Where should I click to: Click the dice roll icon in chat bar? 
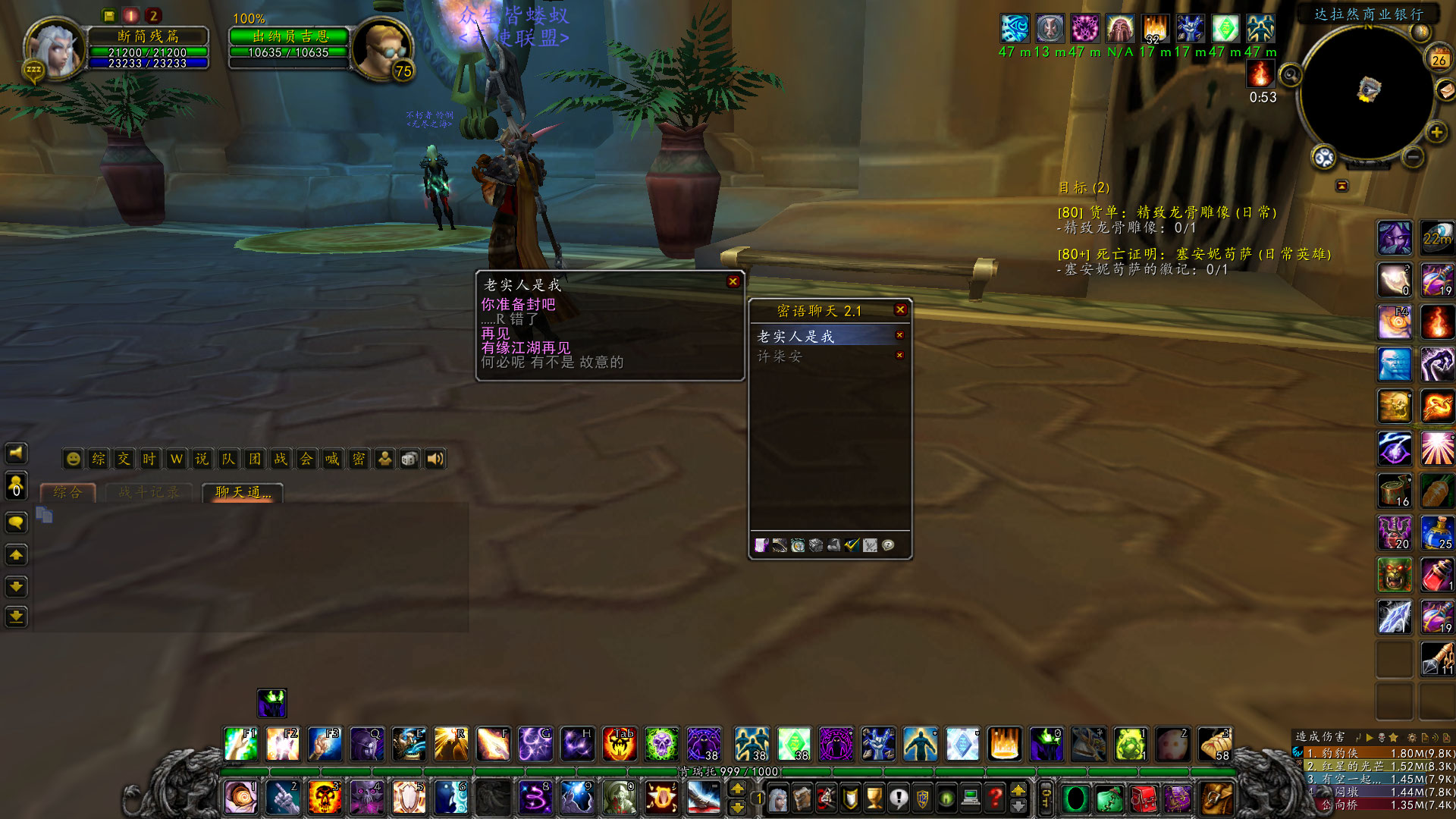409,459
